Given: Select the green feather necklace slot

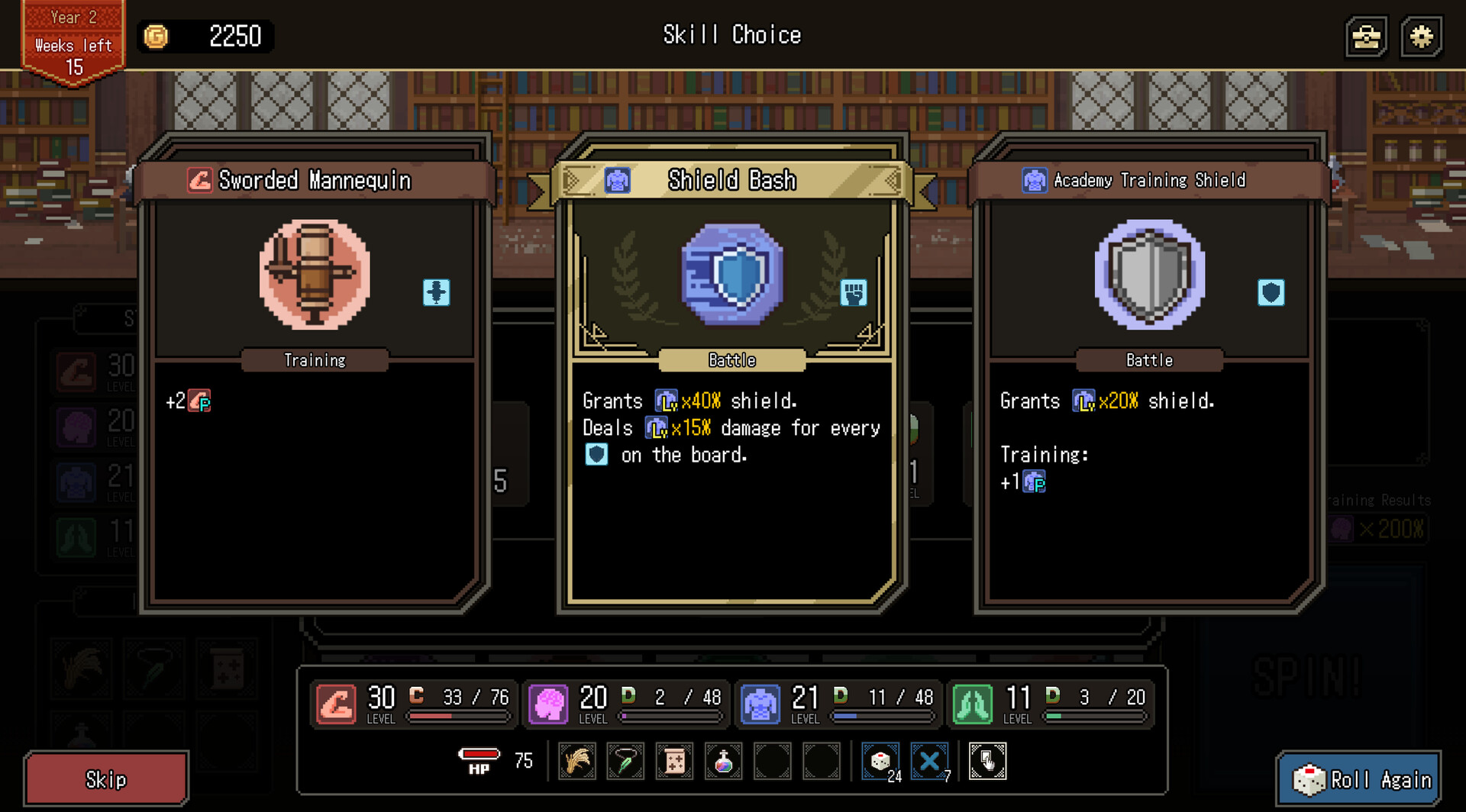Looking at the screenshot, I should [626, 761].
